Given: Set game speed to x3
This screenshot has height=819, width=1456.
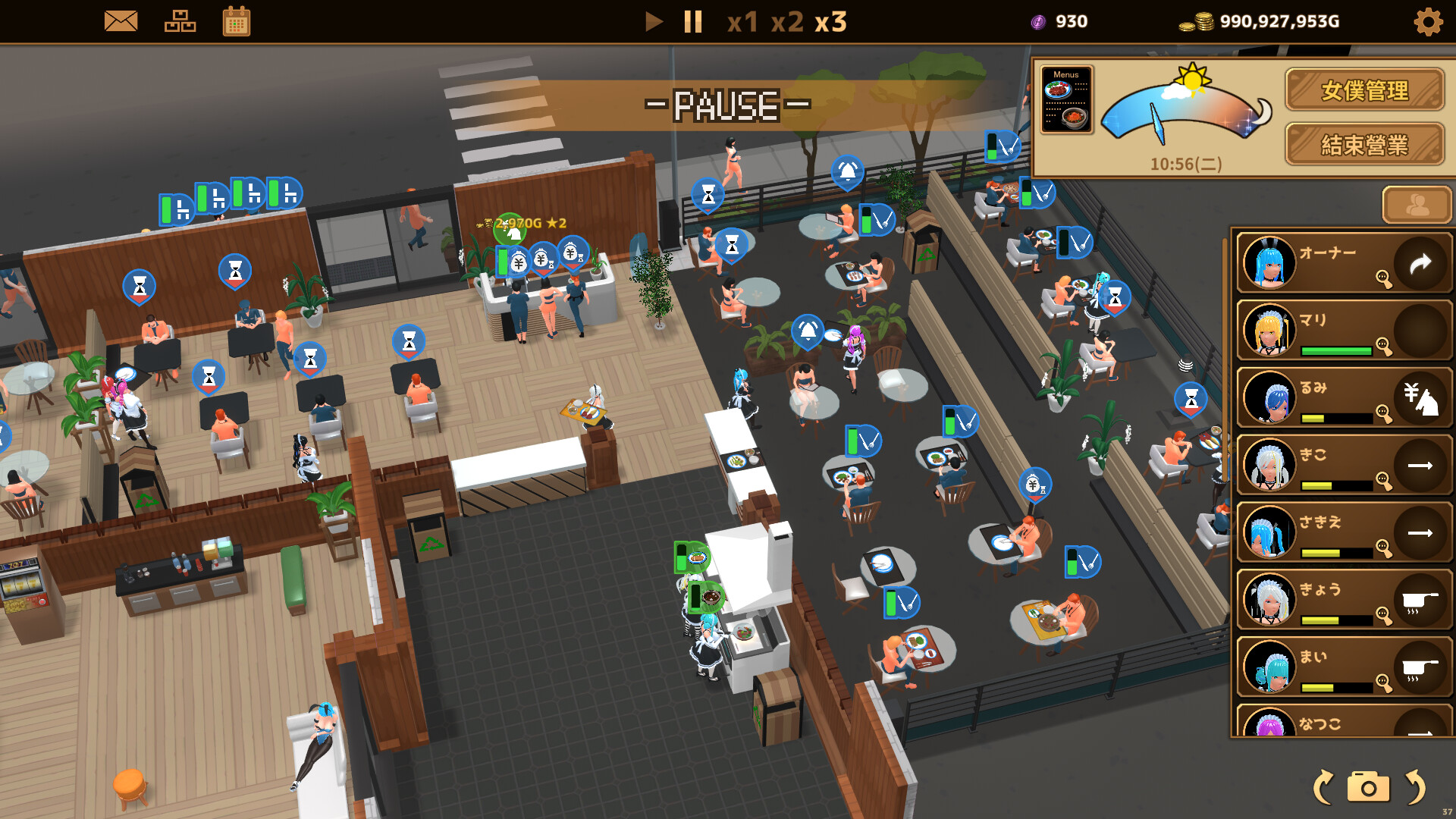Looking at the screenshot, I should 831,22.
